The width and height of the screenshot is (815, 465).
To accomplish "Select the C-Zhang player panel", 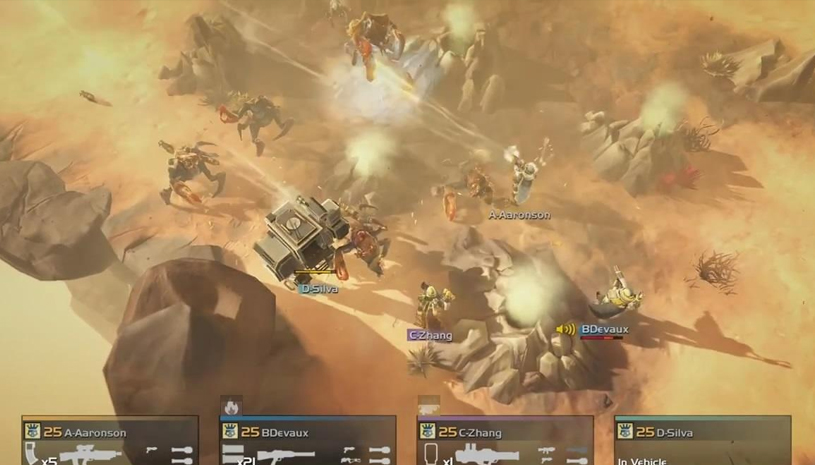I will click(504, 441).
